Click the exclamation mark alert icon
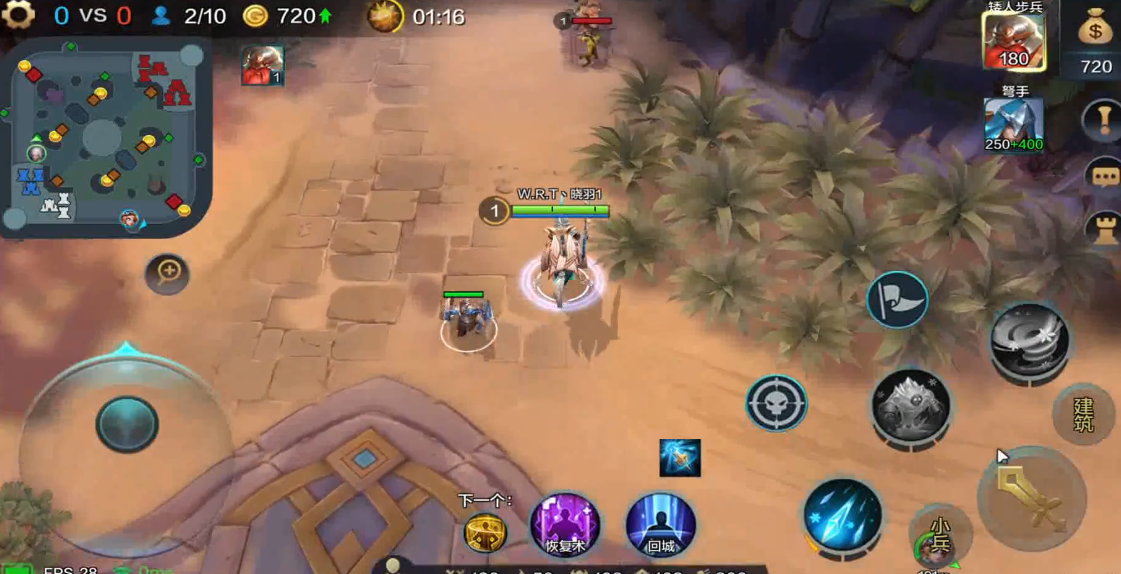This screenshot has width=1121, height=574. (1104, 121)
